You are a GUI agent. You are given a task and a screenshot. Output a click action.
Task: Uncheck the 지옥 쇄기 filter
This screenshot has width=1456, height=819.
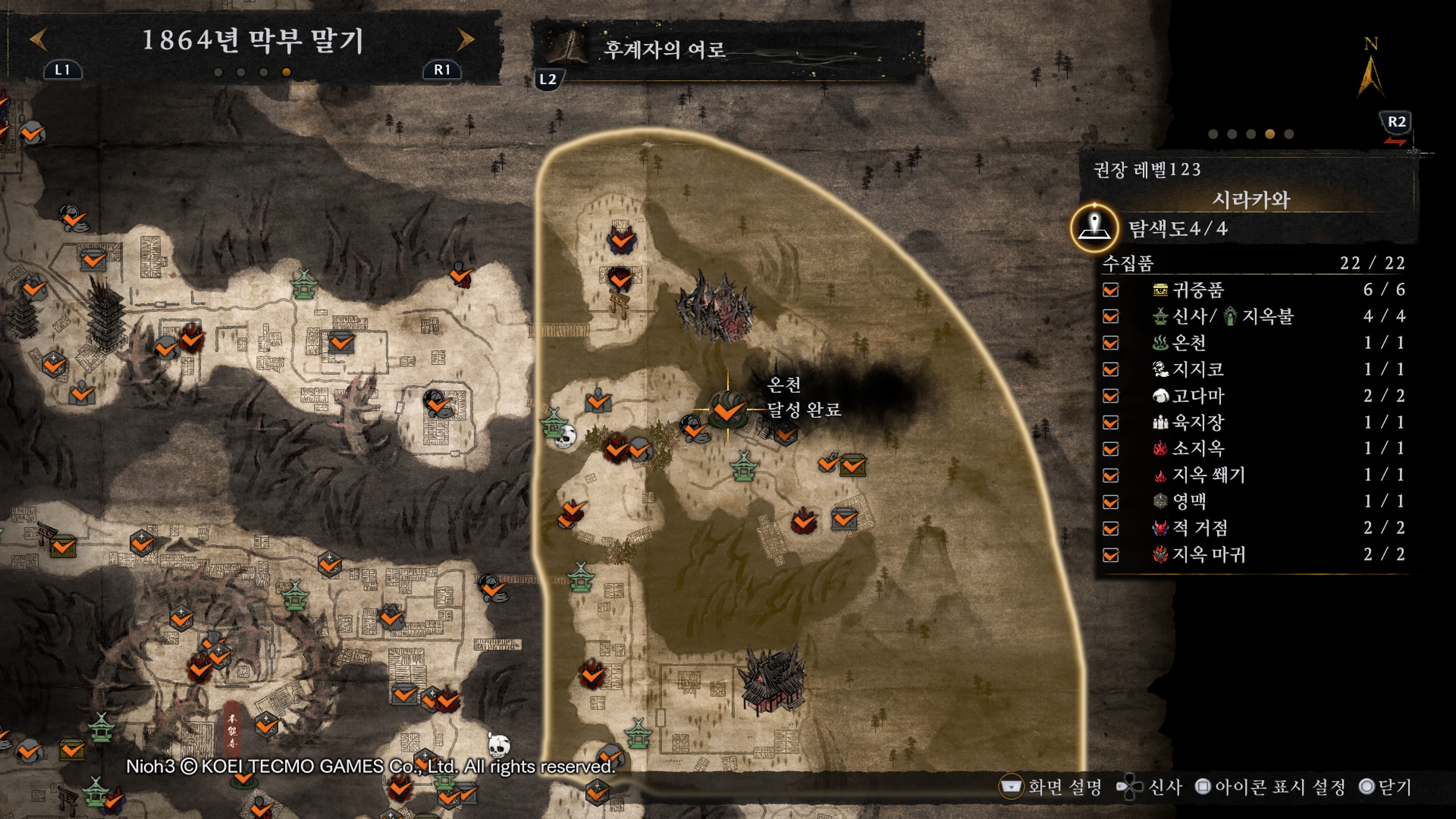pyautogui.click(x=1111, y=475)
